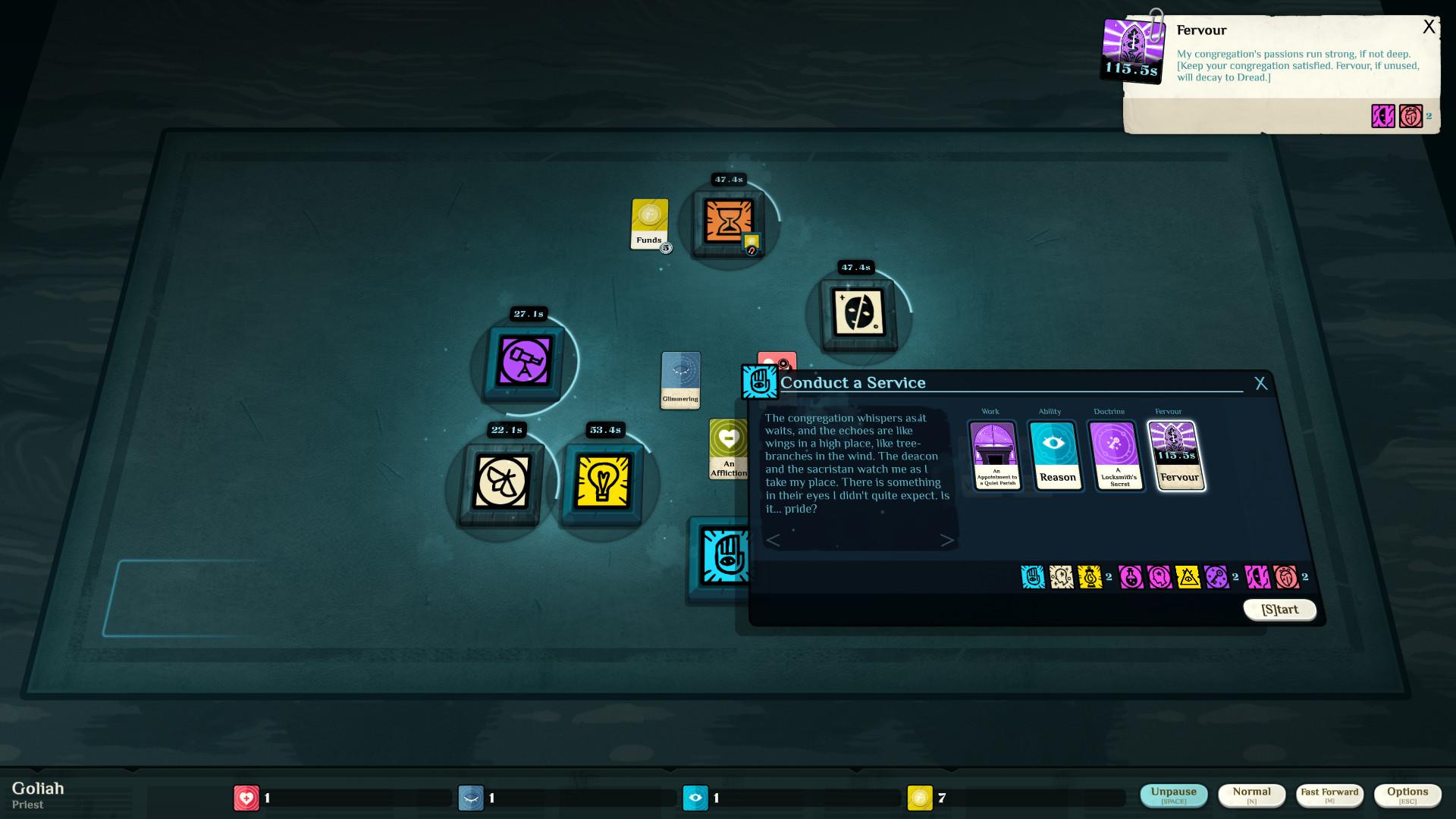Viewport: 1456px width, 819px height.
Task: Inspect the lantern aspect icon in the dialog
Action: 1090,577
